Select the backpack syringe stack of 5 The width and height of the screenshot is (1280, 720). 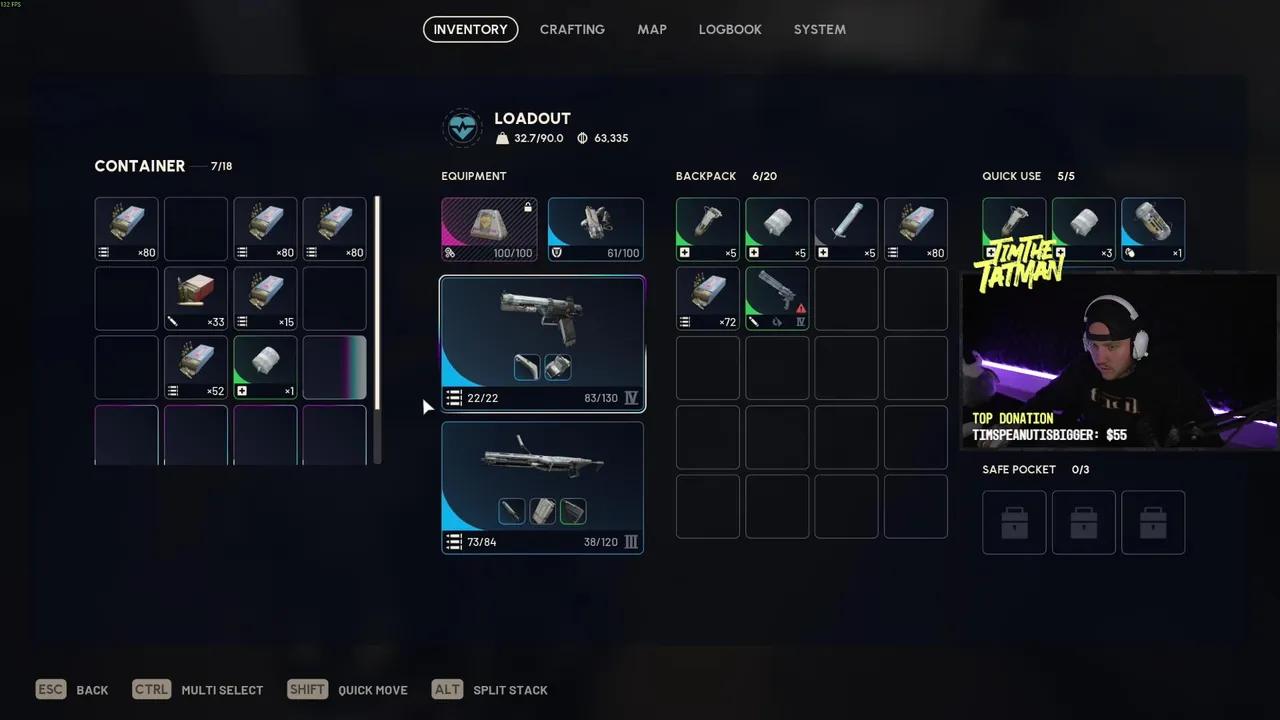point(846,230)
